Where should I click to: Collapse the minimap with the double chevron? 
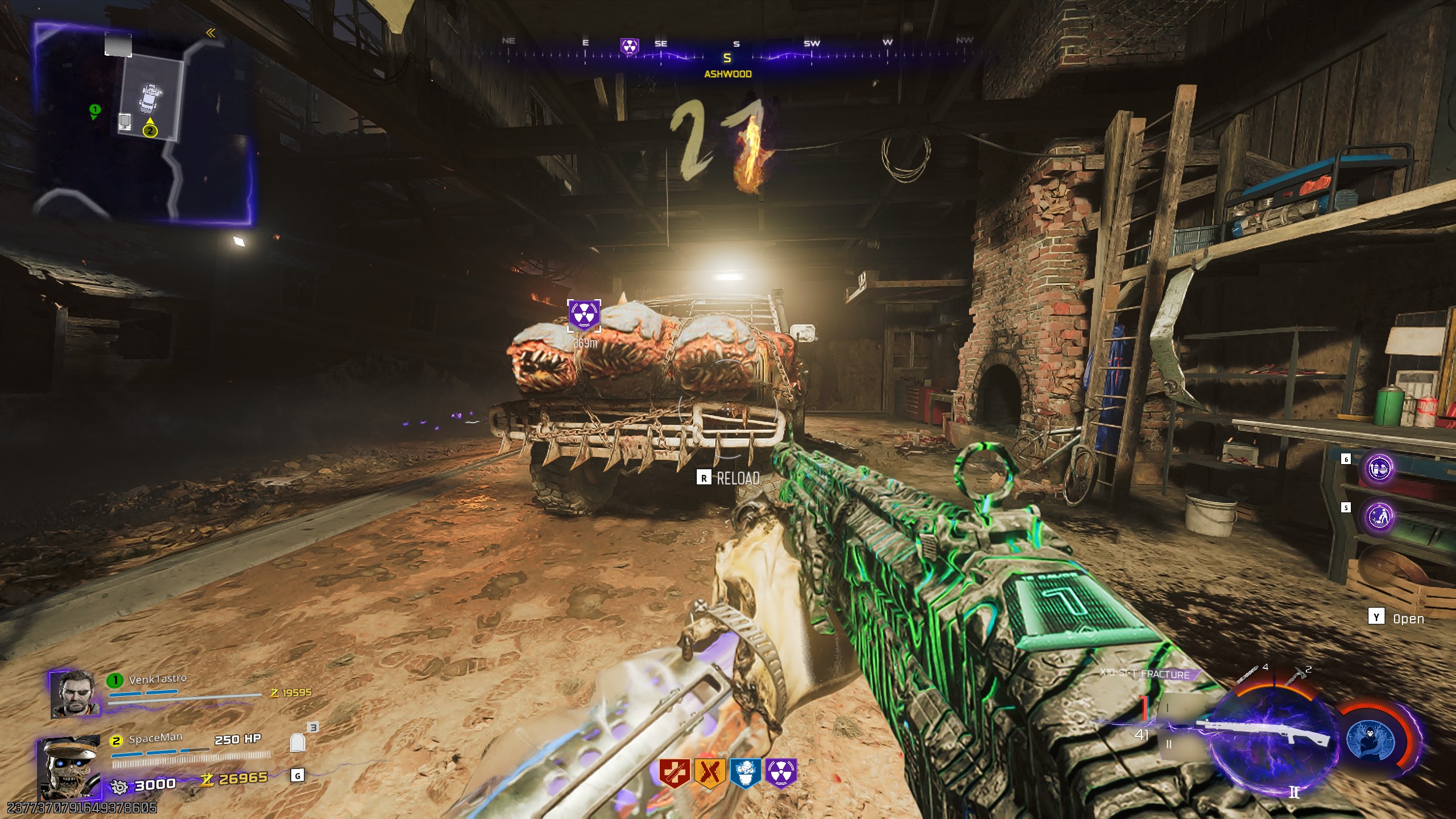[210, 34]
